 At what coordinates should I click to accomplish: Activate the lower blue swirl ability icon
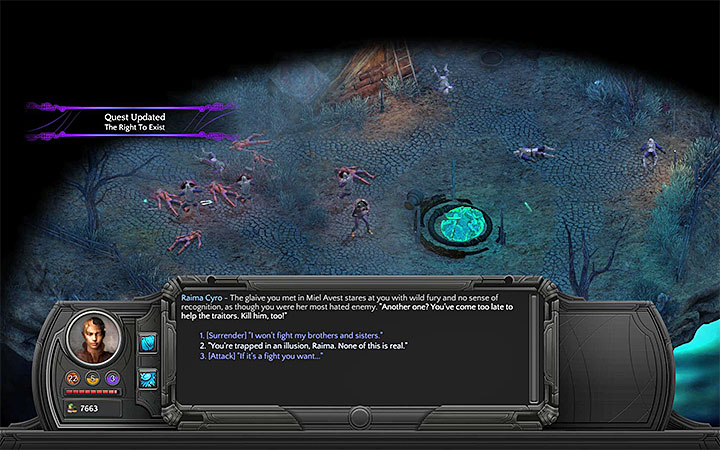tap(147, 378)
